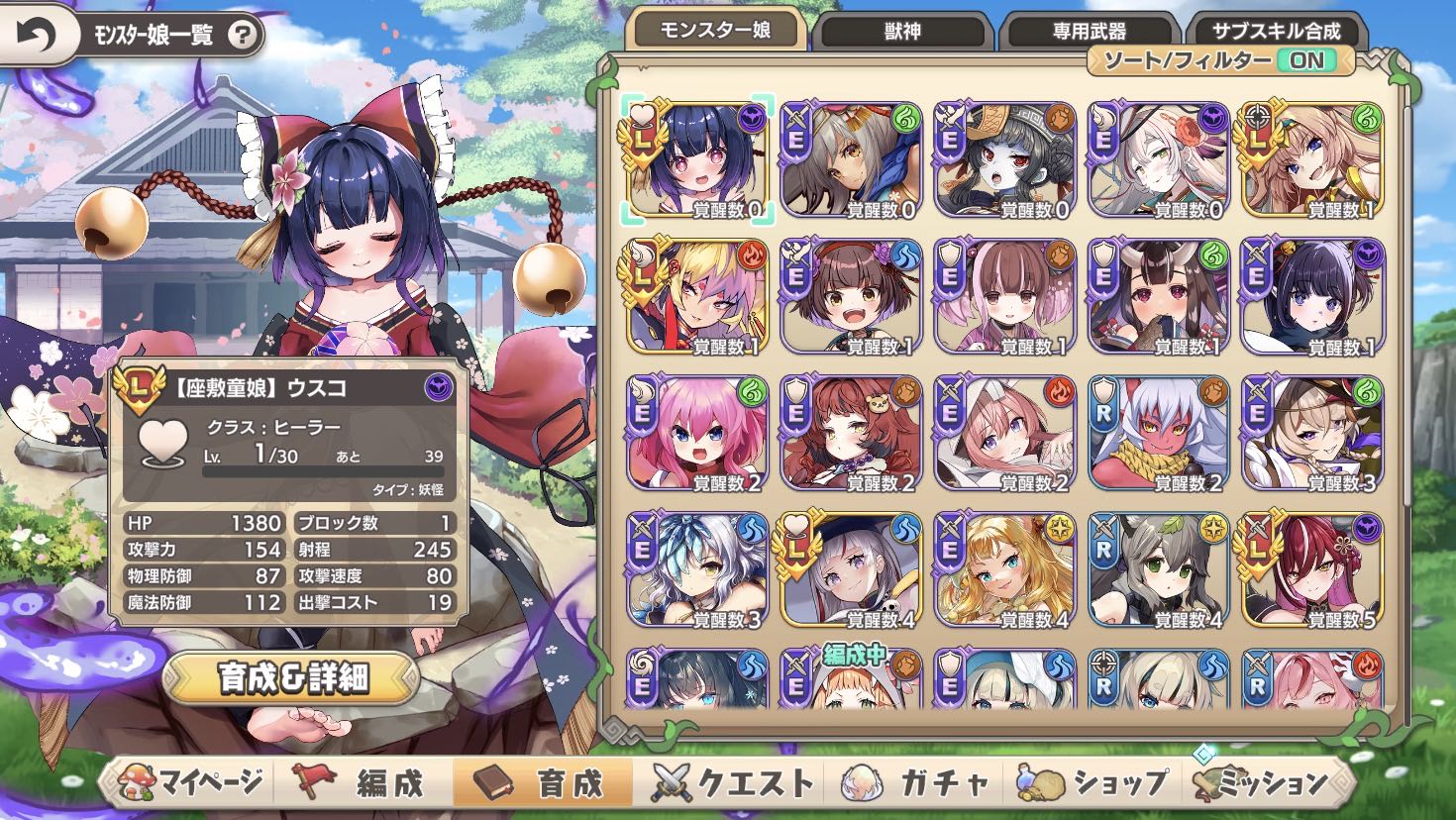
Task: Open 育成&詳細 for ウスコ
Action: coord(291,677)
